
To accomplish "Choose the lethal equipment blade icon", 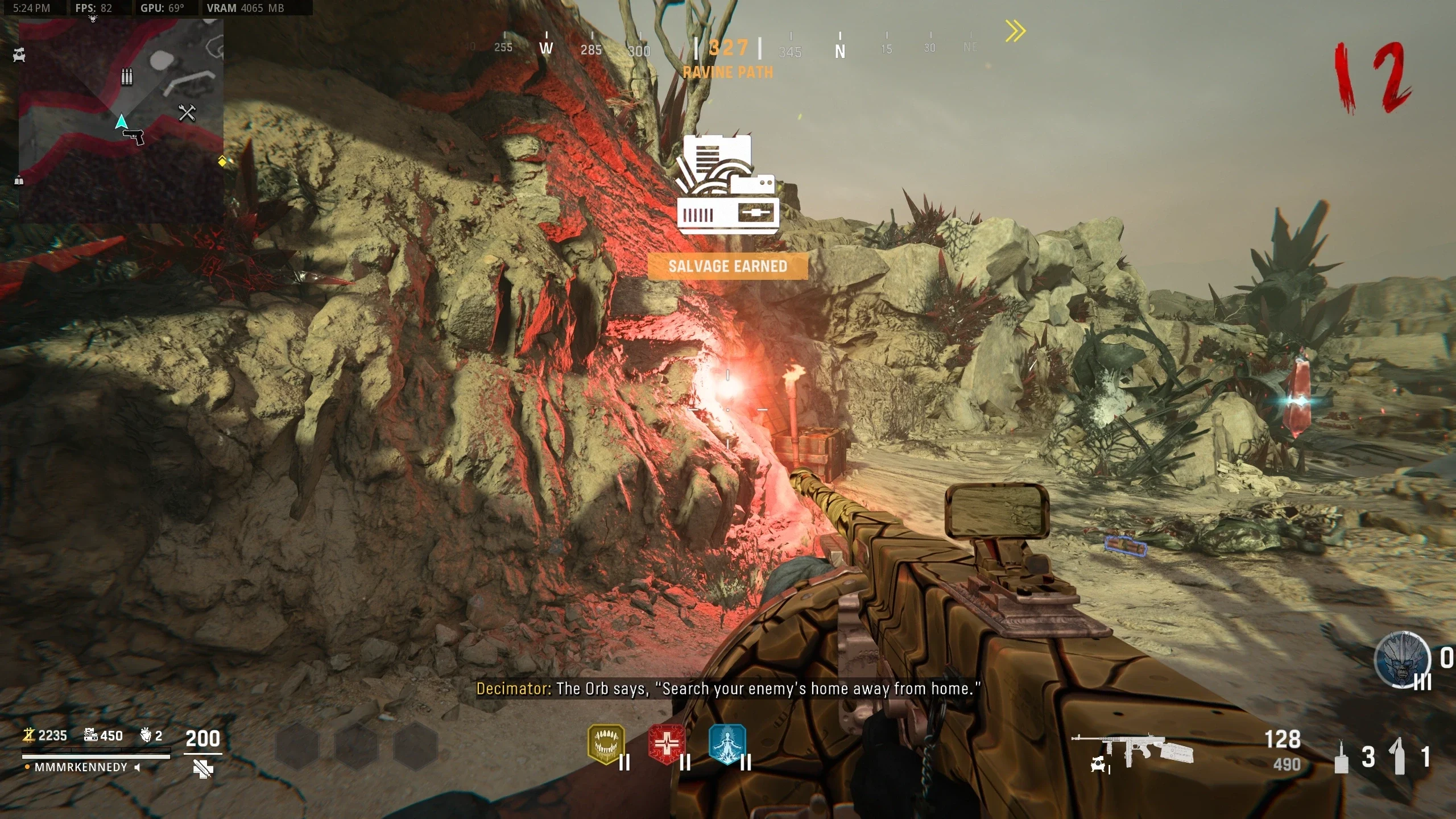I will [x=1399, y=756].
